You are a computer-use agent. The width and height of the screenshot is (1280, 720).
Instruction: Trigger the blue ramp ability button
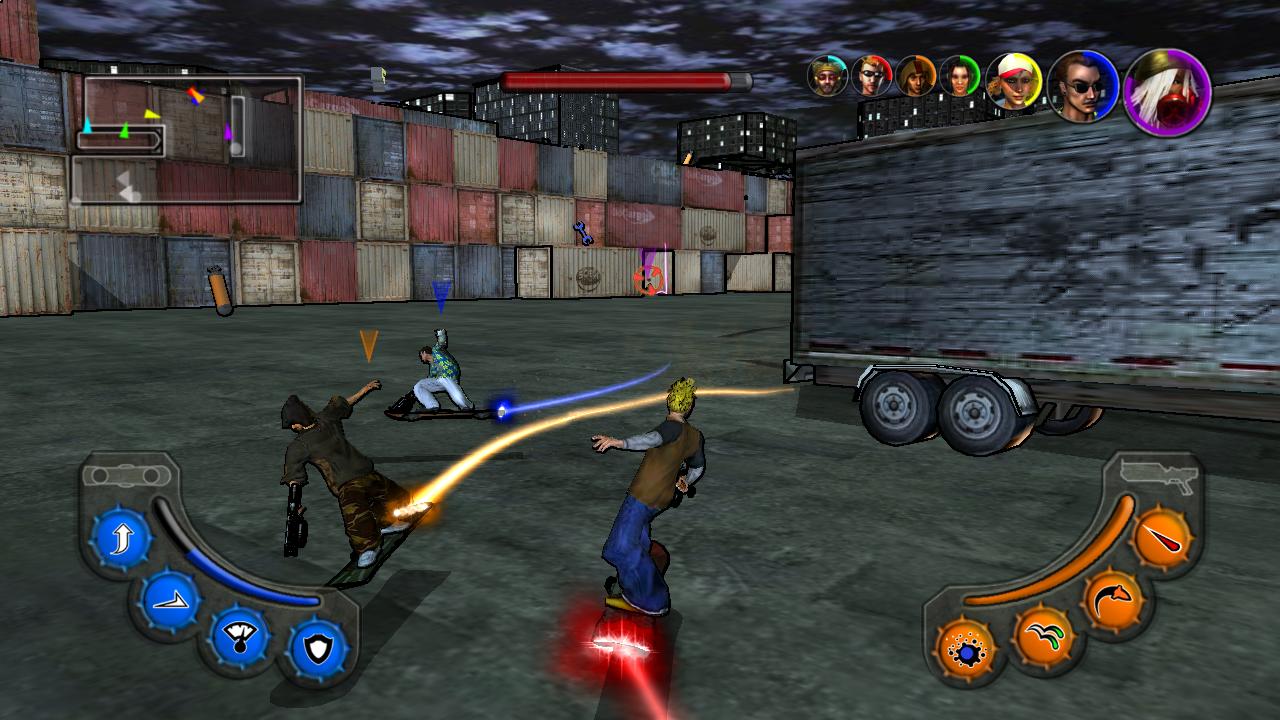[x=171, y=602]
